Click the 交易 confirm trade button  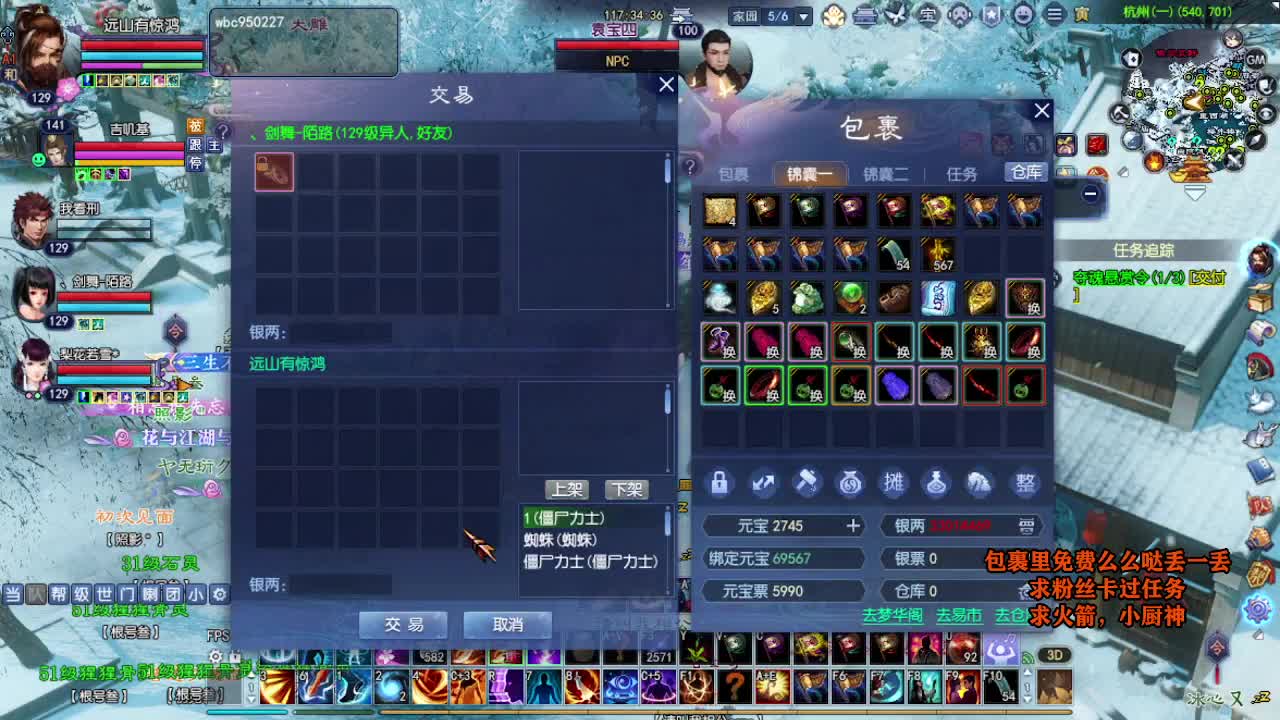coord(402,624)
